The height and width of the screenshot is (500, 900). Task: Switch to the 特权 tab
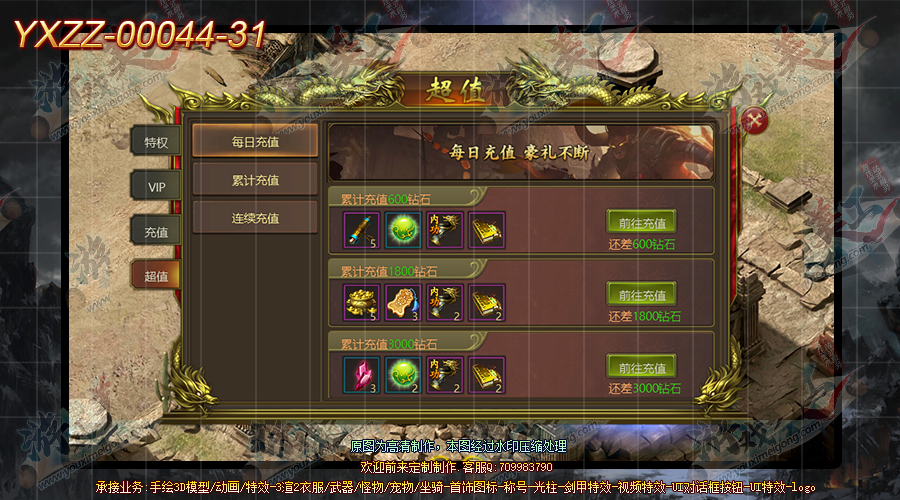point(156,141)
